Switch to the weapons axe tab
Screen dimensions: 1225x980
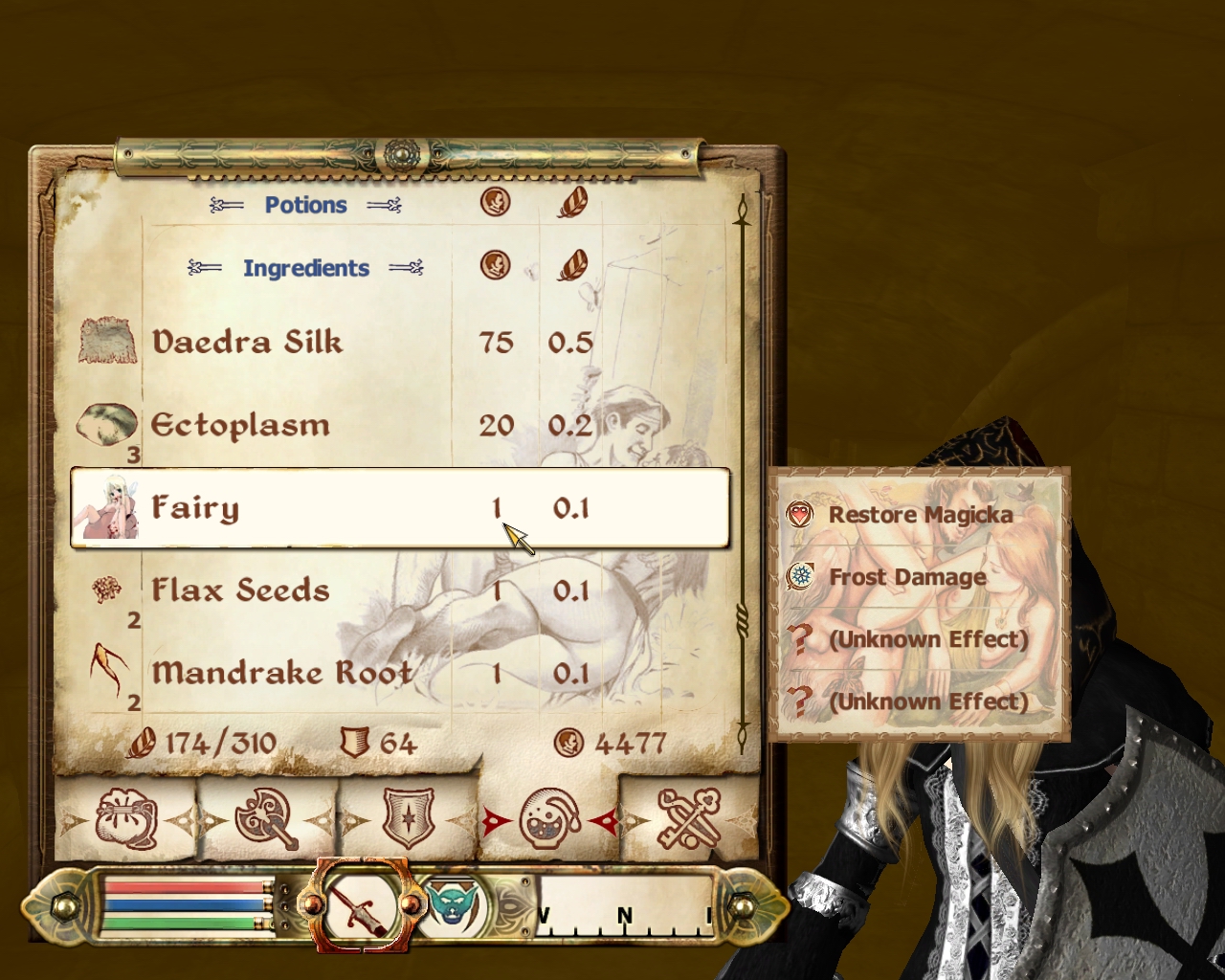(x=267, y=819)
